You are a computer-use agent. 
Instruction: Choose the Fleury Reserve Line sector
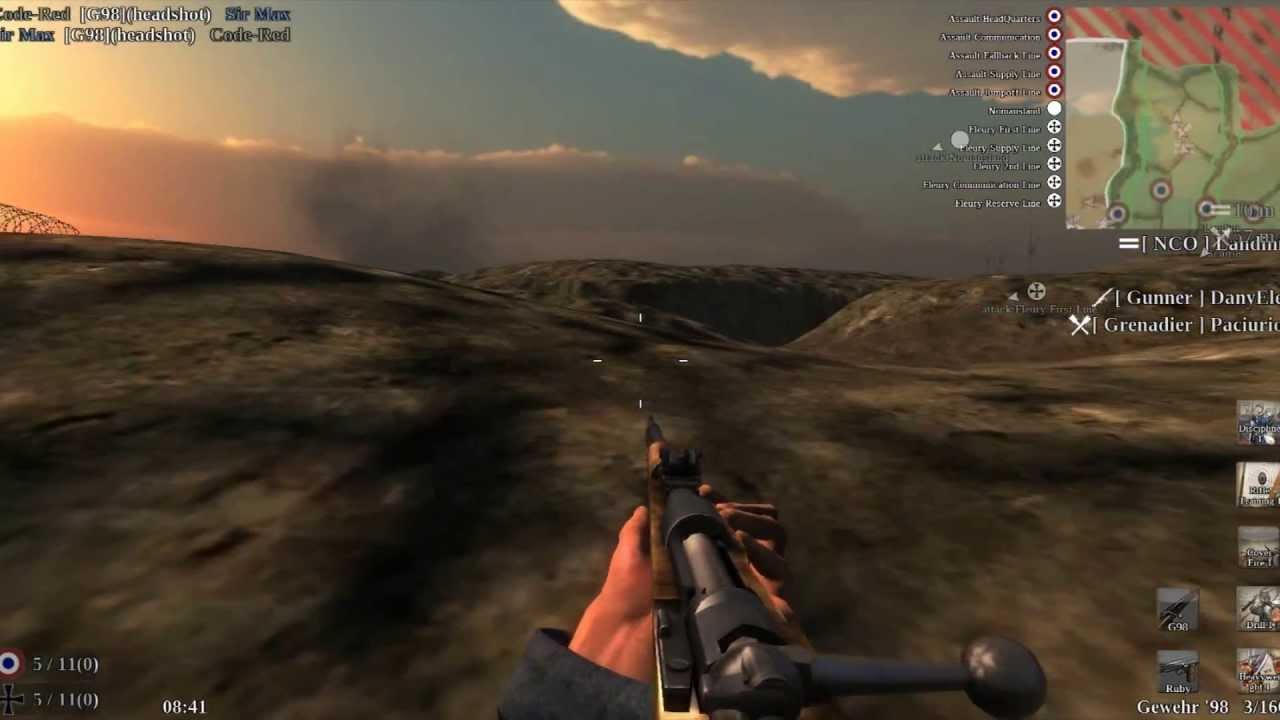tap(997, 203)
